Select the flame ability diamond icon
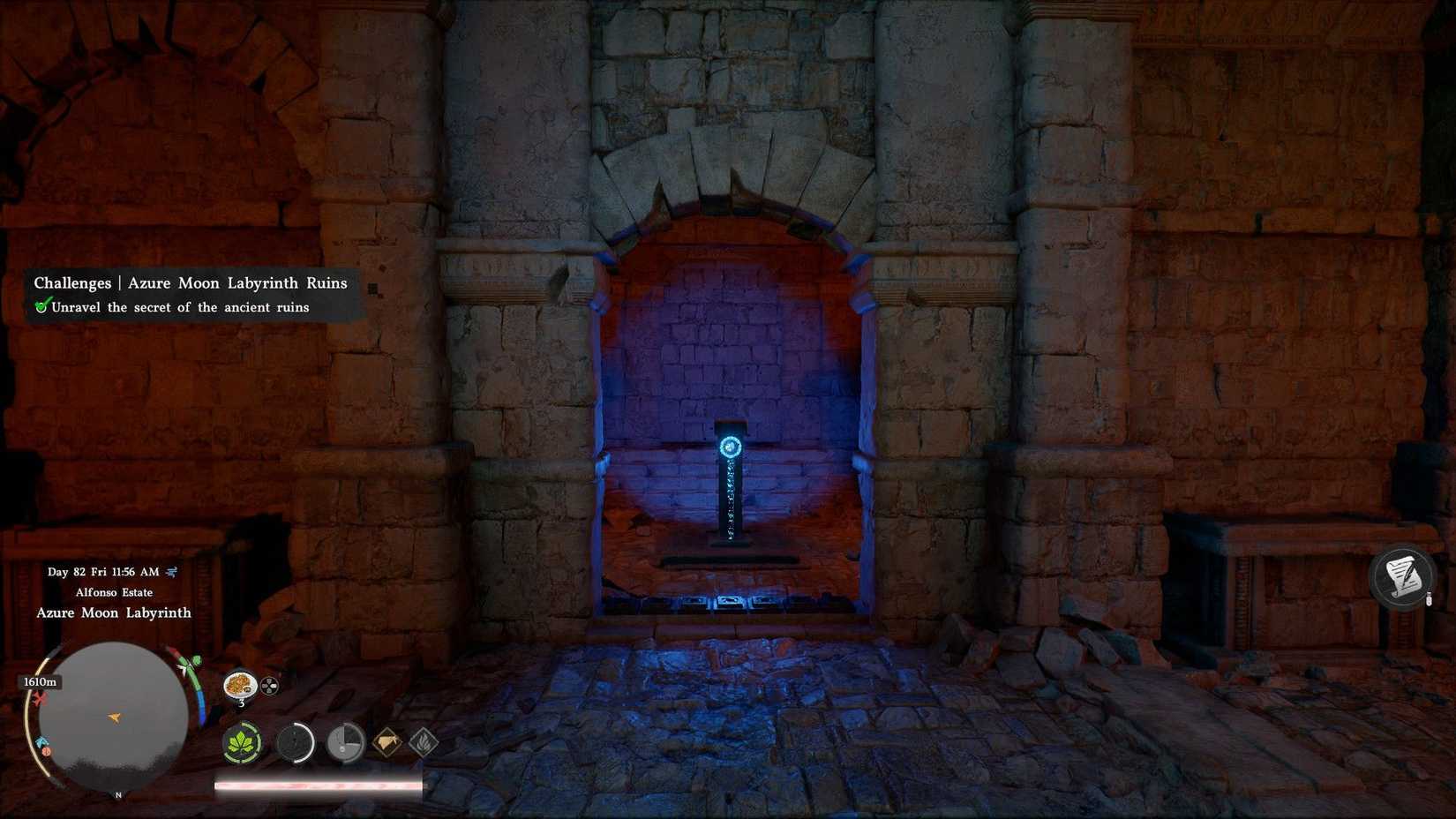This screenshot has height=819, width=1456. coord(426,744)
